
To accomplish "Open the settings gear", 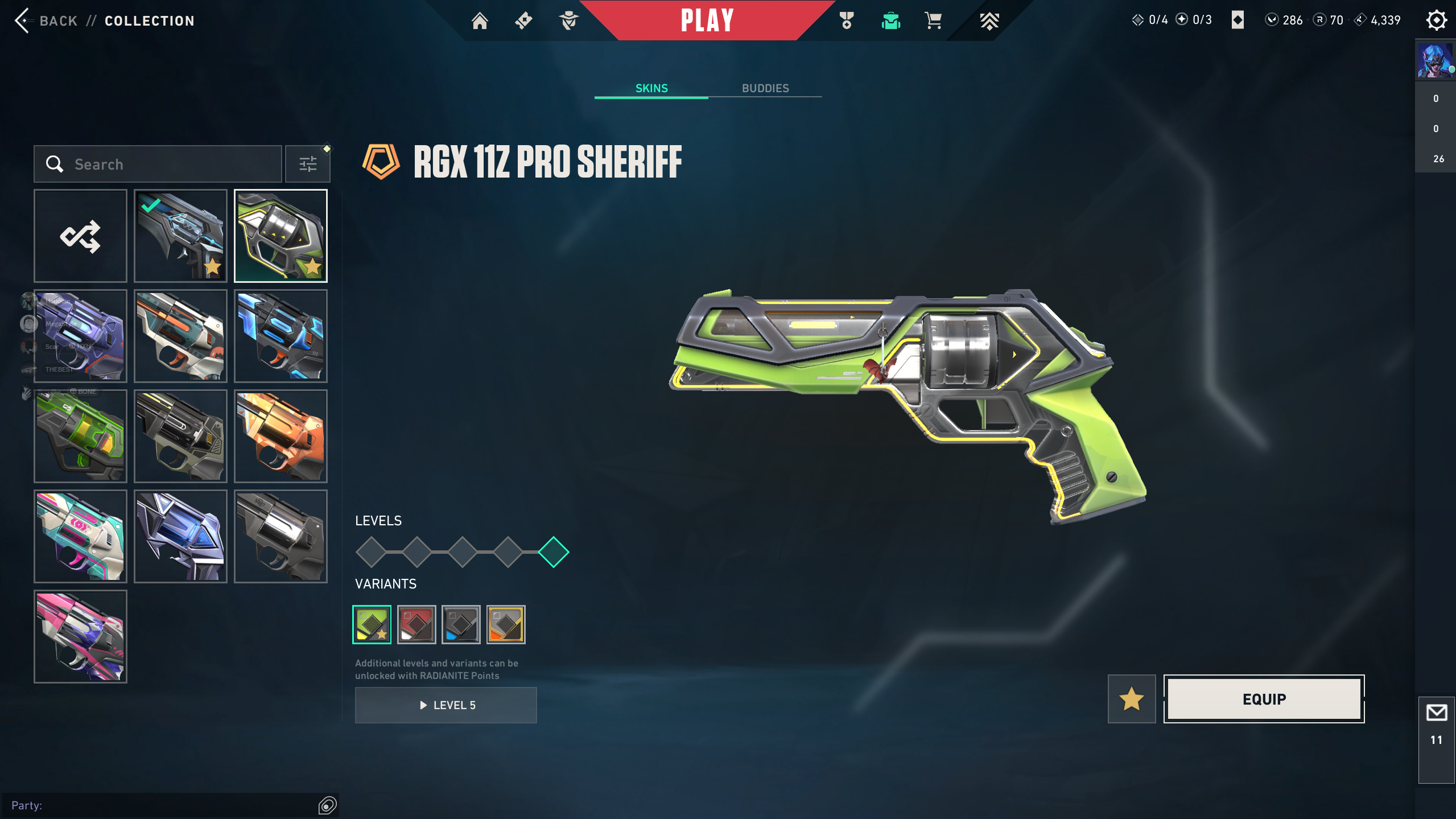I will (1436, 20).
